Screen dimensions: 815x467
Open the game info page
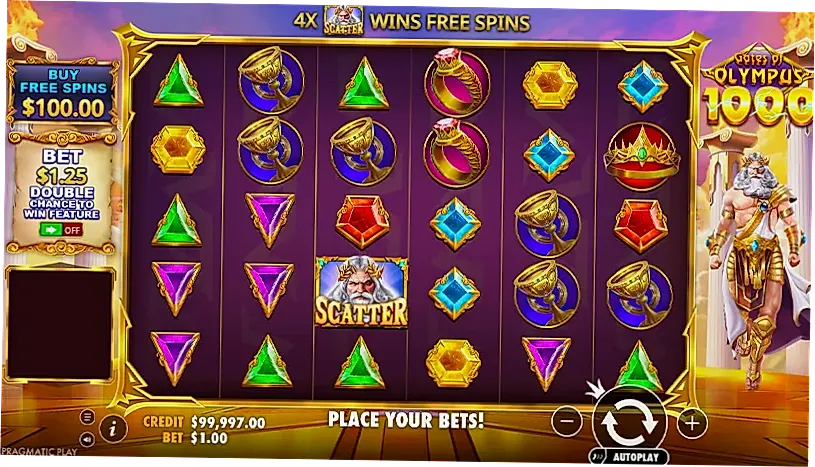click(x=112, y=428)
